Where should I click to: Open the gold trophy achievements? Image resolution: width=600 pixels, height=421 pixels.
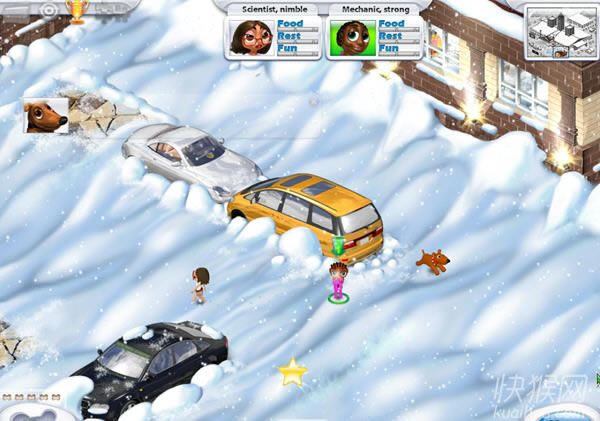76,10
